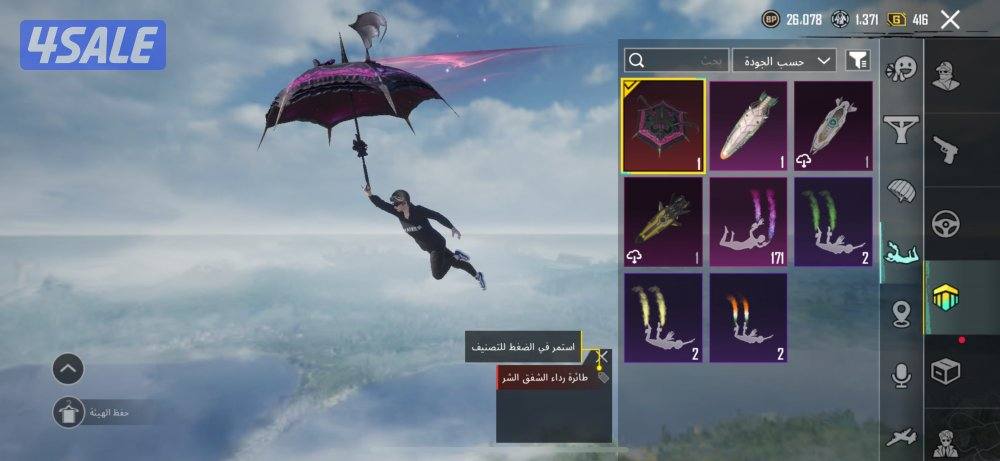Select the orange flame trail item

pyautogui.click(x=748, y=317)
